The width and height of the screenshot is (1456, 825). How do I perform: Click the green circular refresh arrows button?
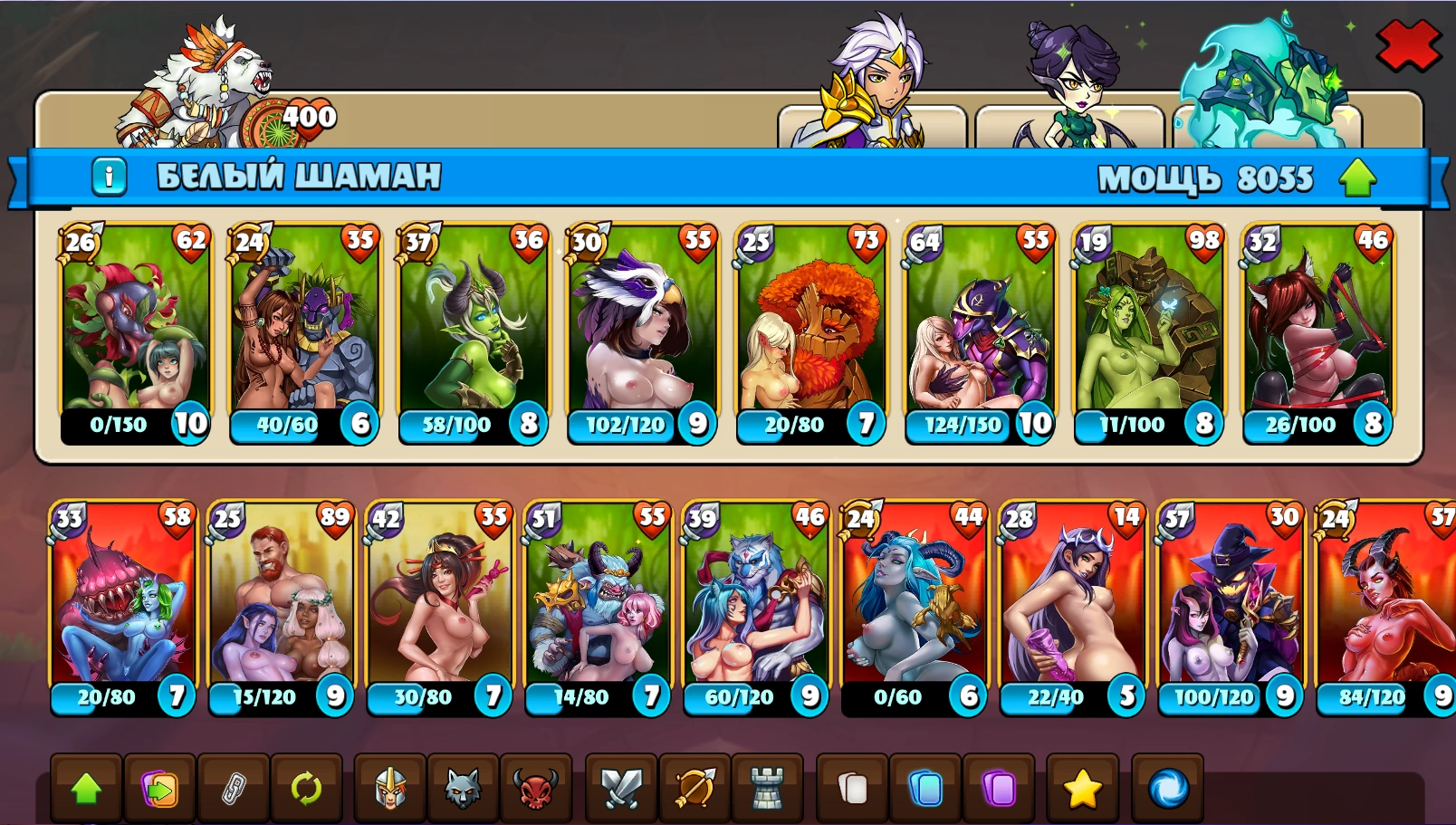(x=306, y=788)
